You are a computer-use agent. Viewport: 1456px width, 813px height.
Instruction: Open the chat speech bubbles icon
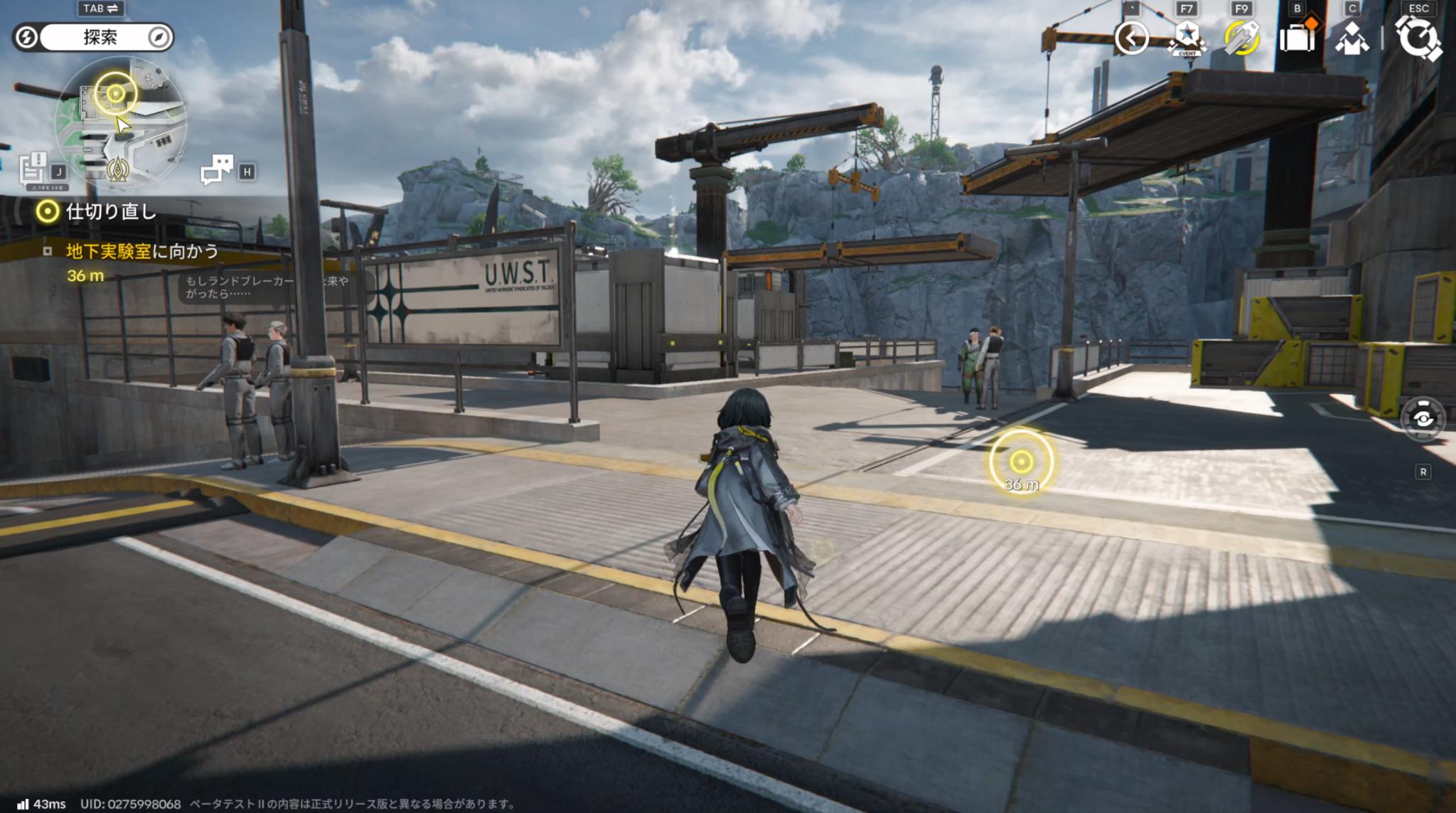click(x=217, y=169)
